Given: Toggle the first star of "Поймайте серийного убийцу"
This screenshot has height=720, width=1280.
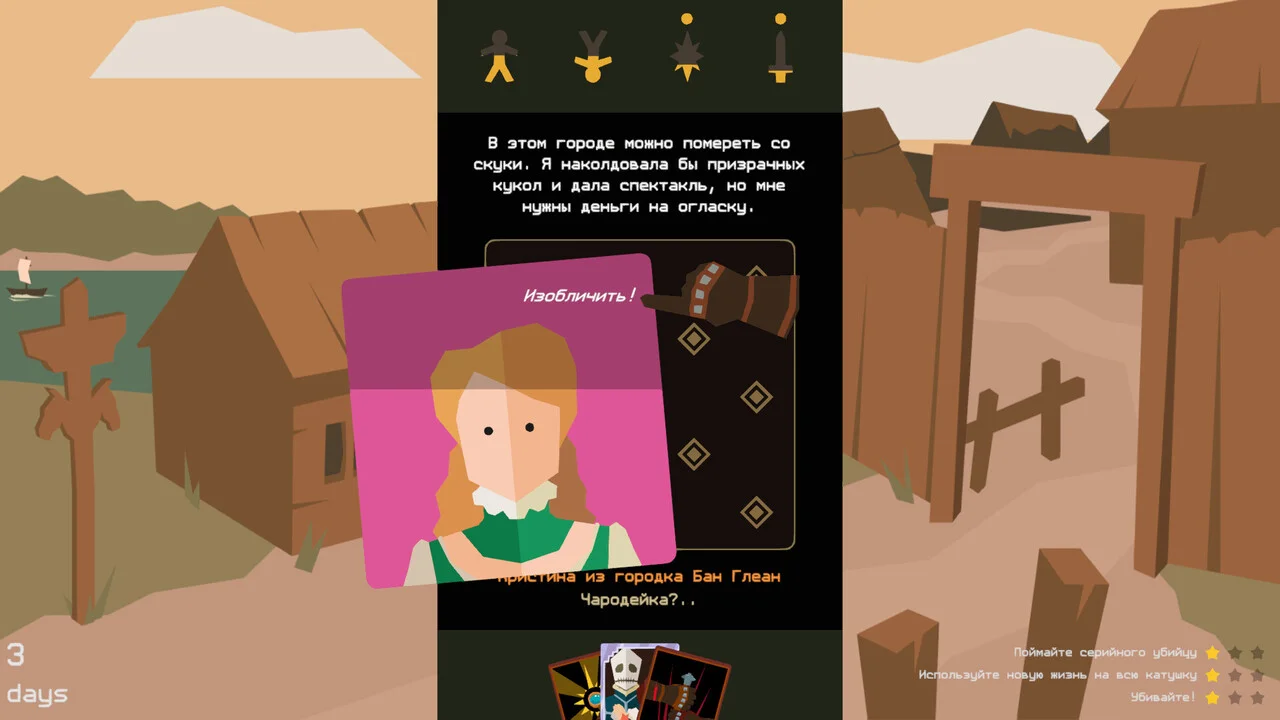Looking at the screenshot, I should coord(1212,651).
